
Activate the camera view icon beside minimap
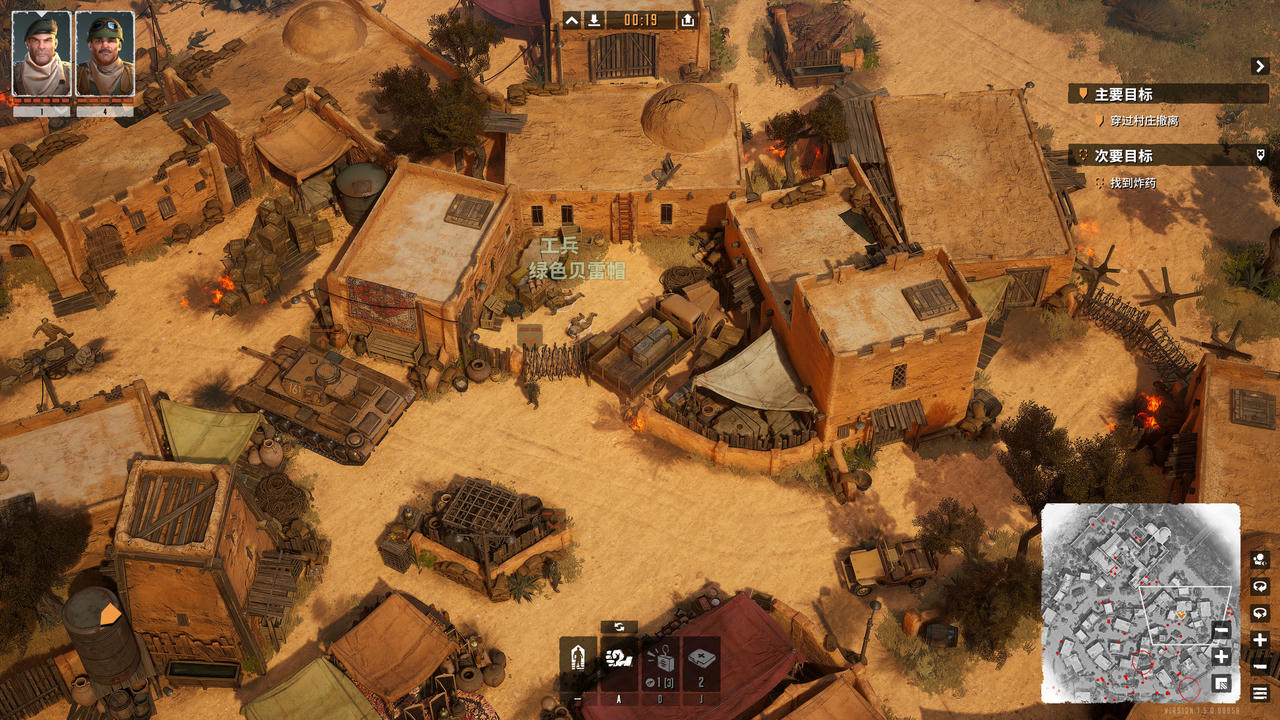pos(1260,560)
